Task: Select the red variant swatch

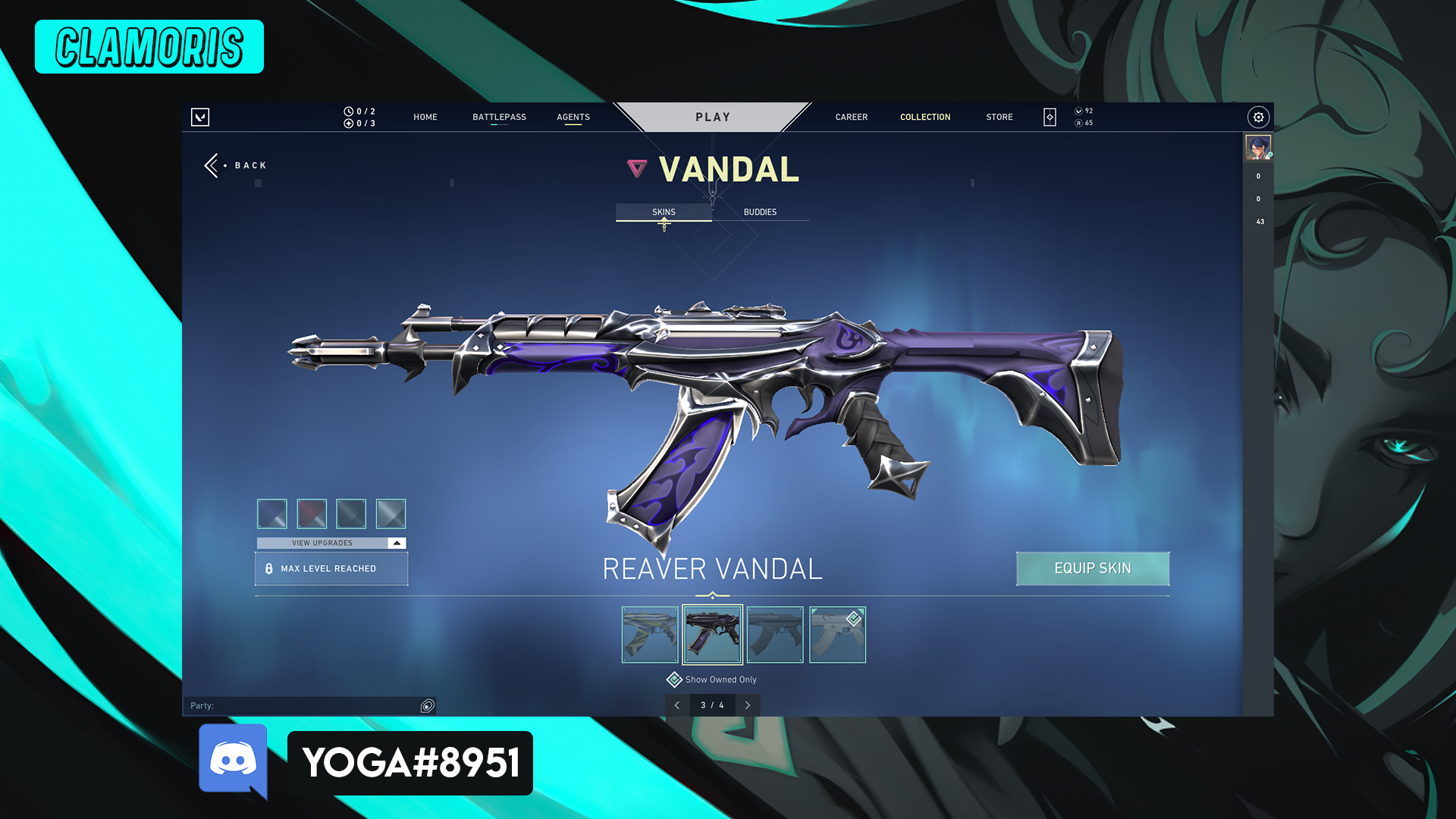Action: click(313, 513)
